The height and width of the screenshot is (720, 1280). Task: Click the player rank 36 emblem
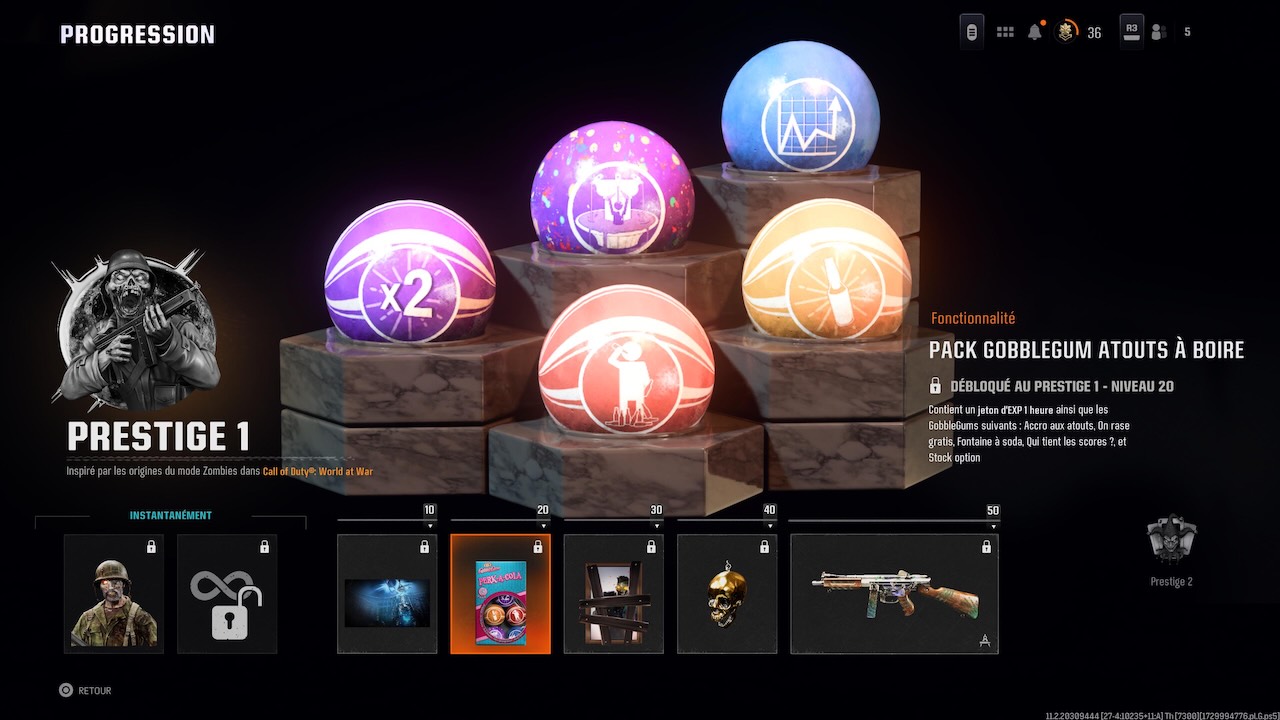[1067, 32]
